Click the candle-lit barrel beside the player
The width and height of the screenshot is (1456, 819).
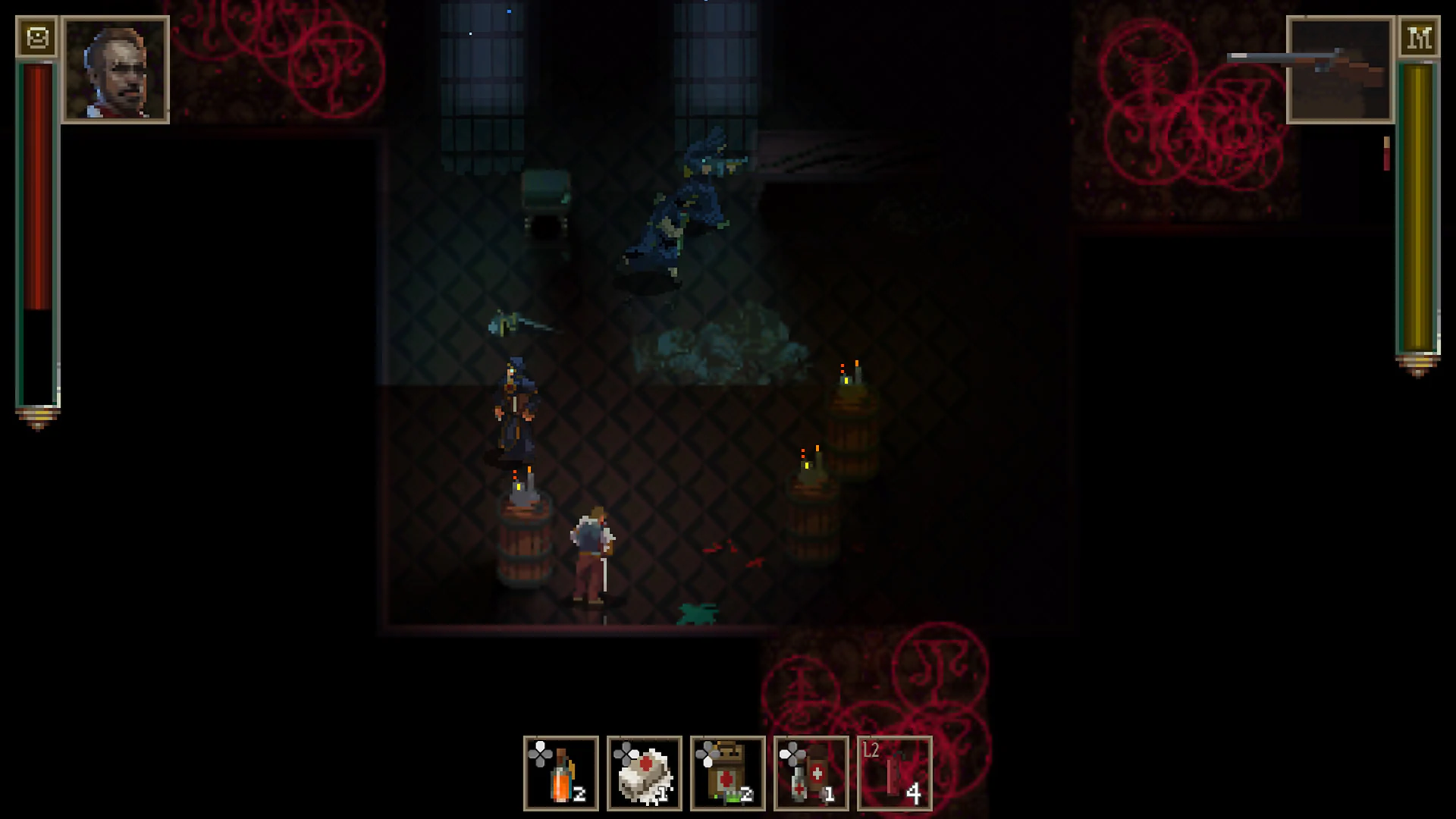[525, 546]
